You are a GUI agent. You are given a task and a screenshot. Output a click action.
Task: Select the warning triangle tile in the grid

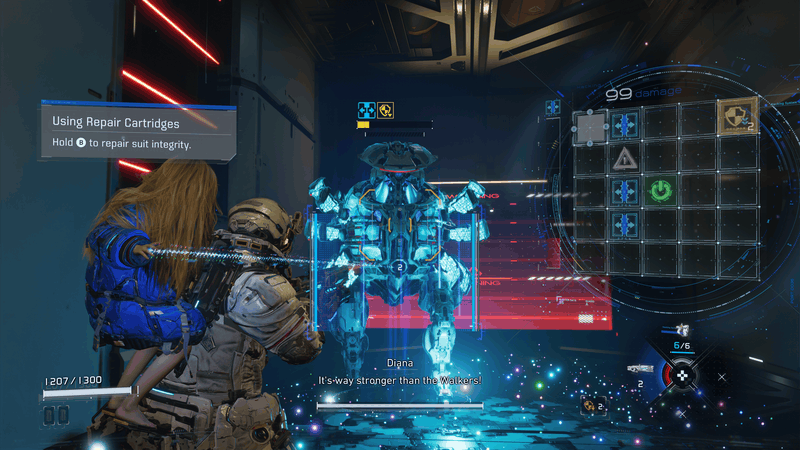coord(626,157)
